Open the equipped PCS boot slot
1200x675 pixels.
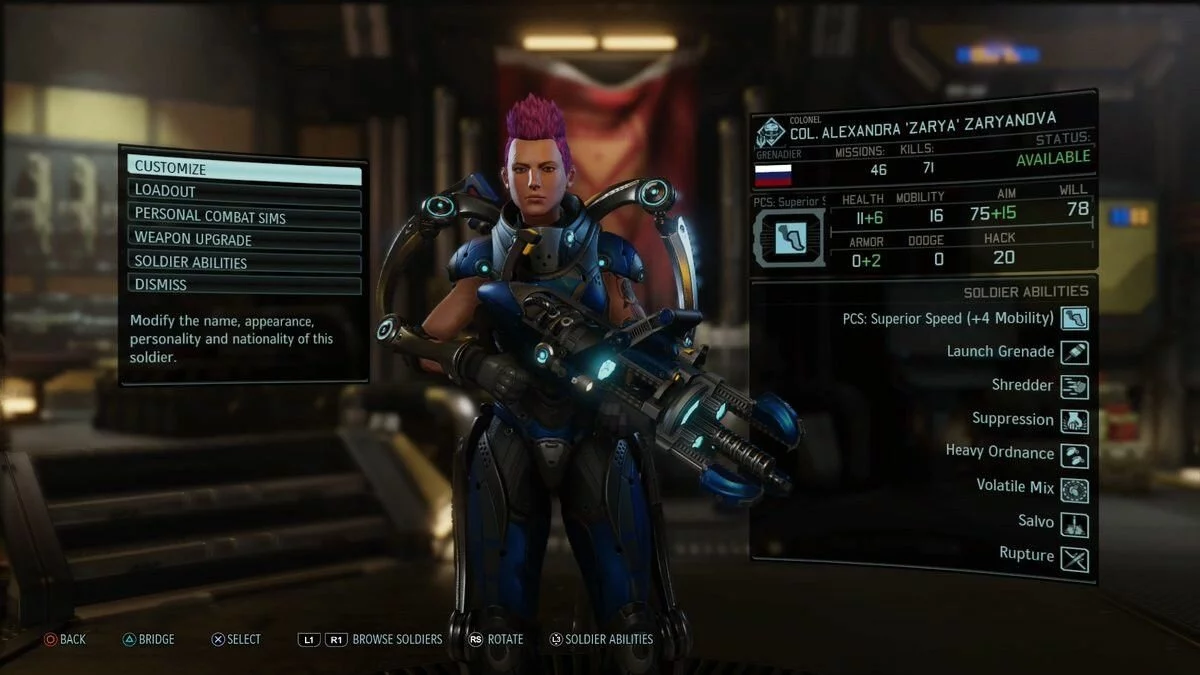pos(789,237)
